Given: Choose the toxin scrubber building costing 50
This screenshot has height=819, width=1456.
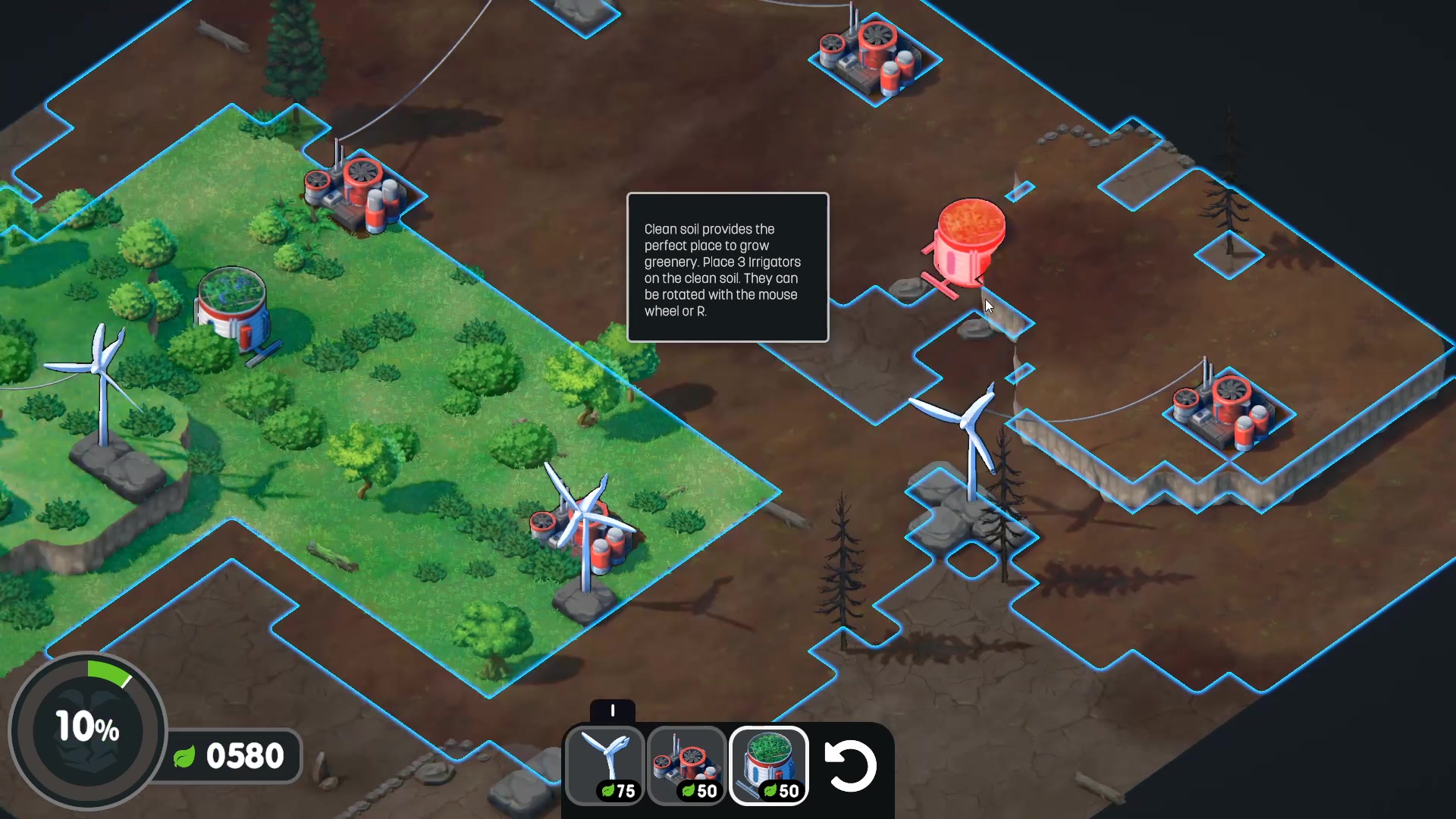Looking at the screenshot, I should pyautogui.click(x=687, y=765).
